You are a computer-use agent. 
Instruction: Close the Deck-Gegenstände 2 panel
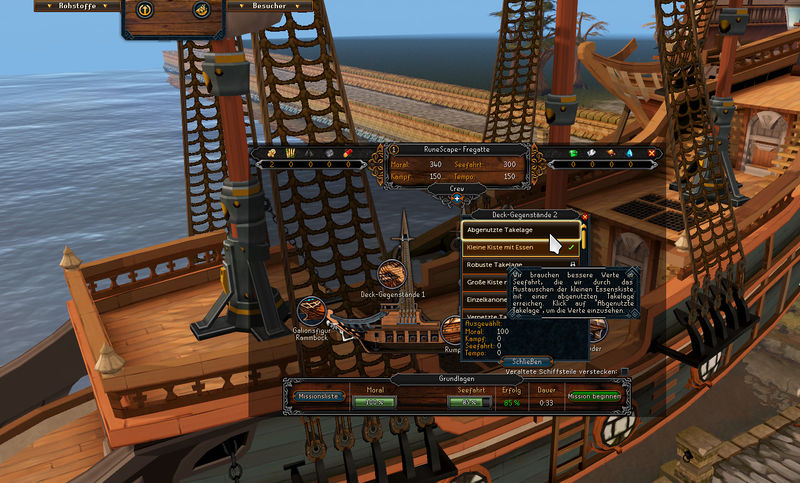point(585,214)
